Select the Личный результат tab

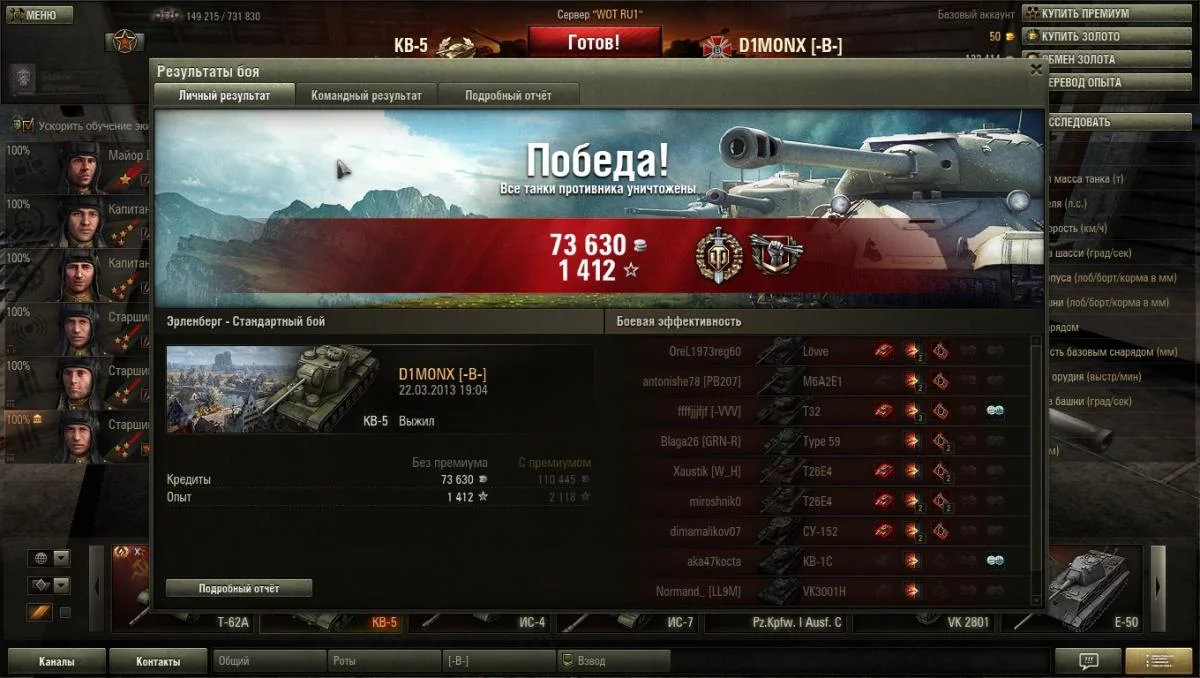(225, 95)
